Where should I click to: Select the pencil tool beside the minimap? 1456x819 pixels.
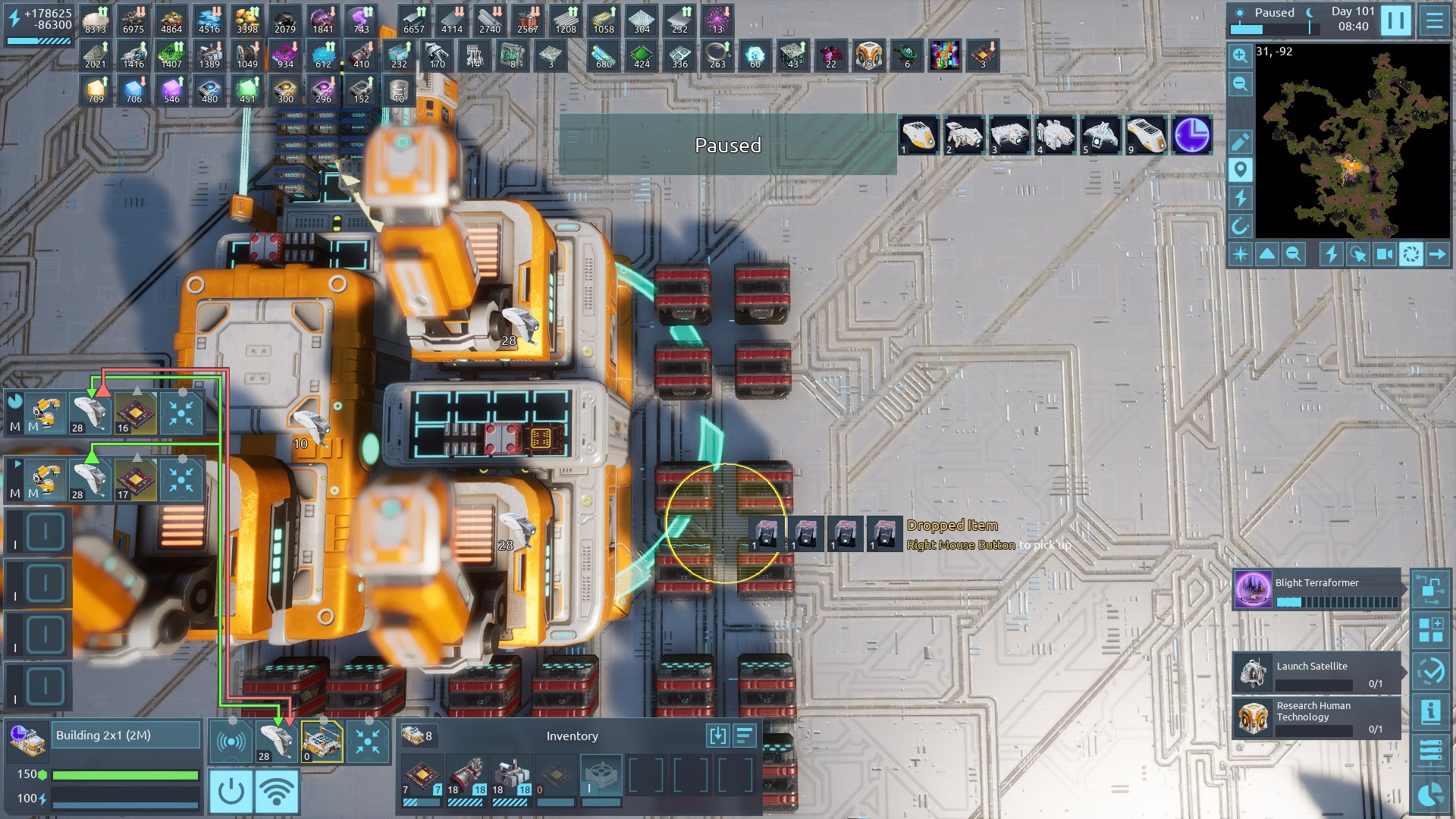pyautogui.click(x=1240, y=142)
